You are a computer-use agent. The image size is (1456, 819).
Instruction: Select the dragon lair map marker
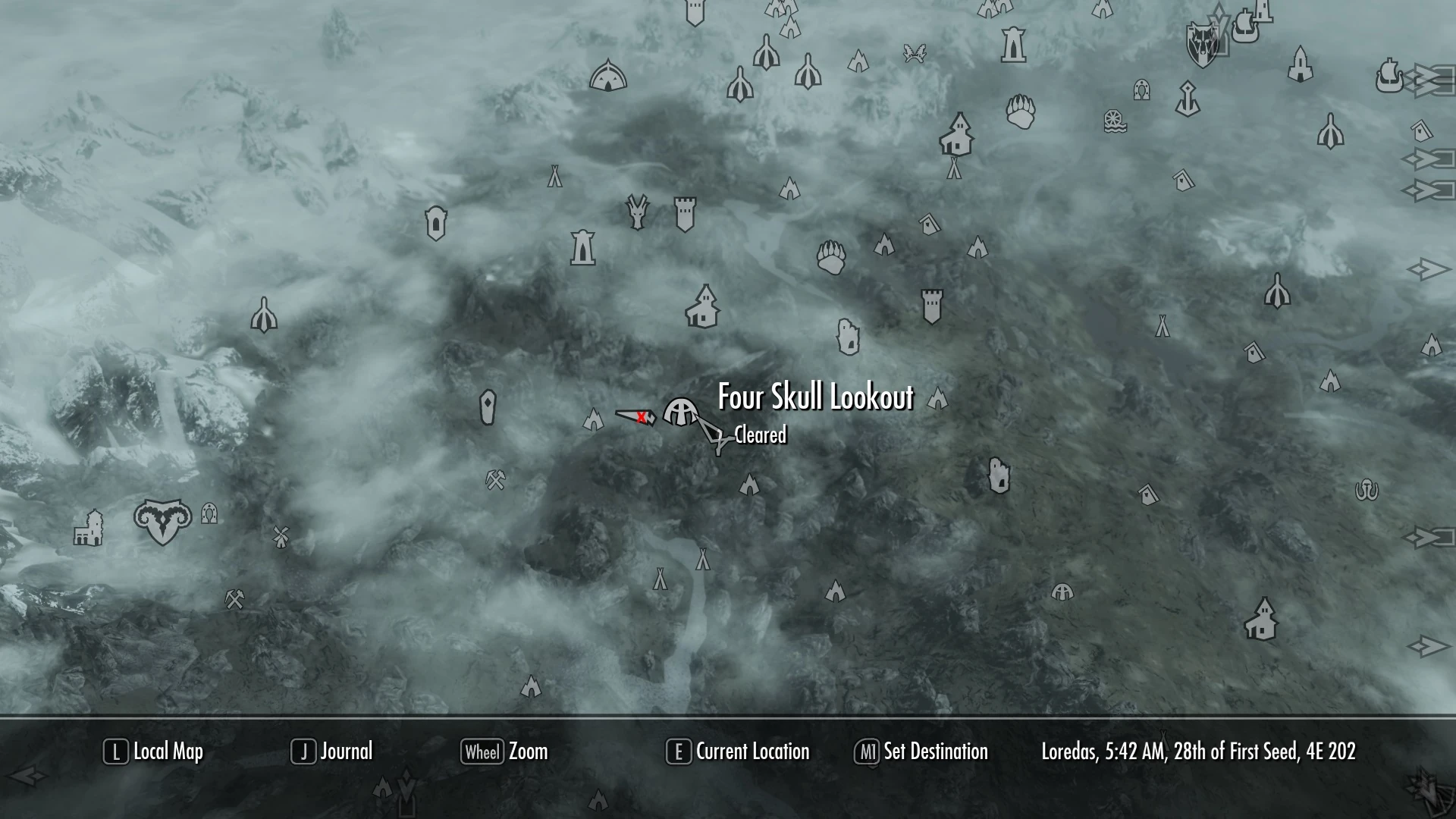coord(635,211)
